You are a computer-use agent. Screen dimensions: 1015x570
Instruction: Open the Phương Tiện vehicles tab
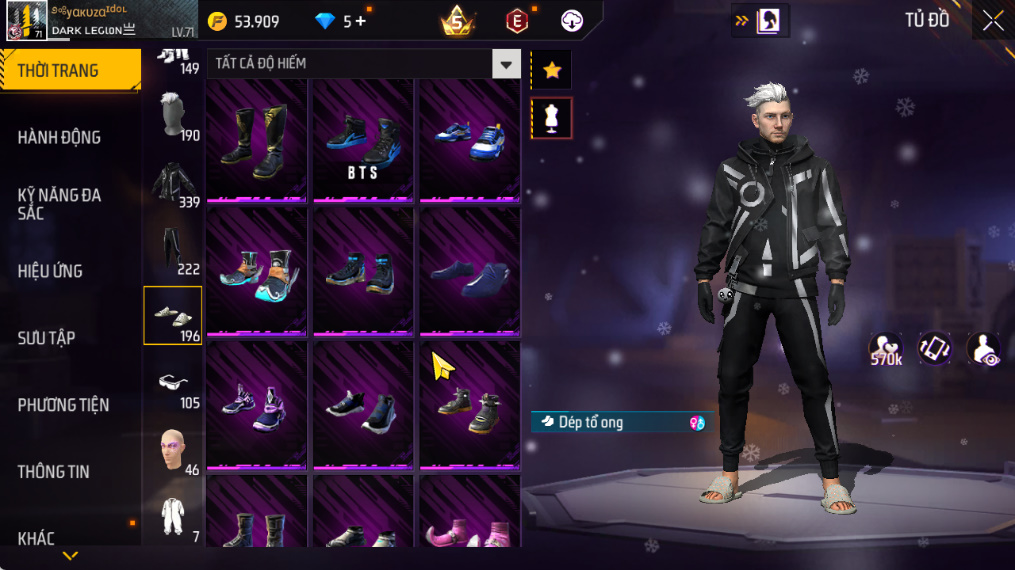63,405
